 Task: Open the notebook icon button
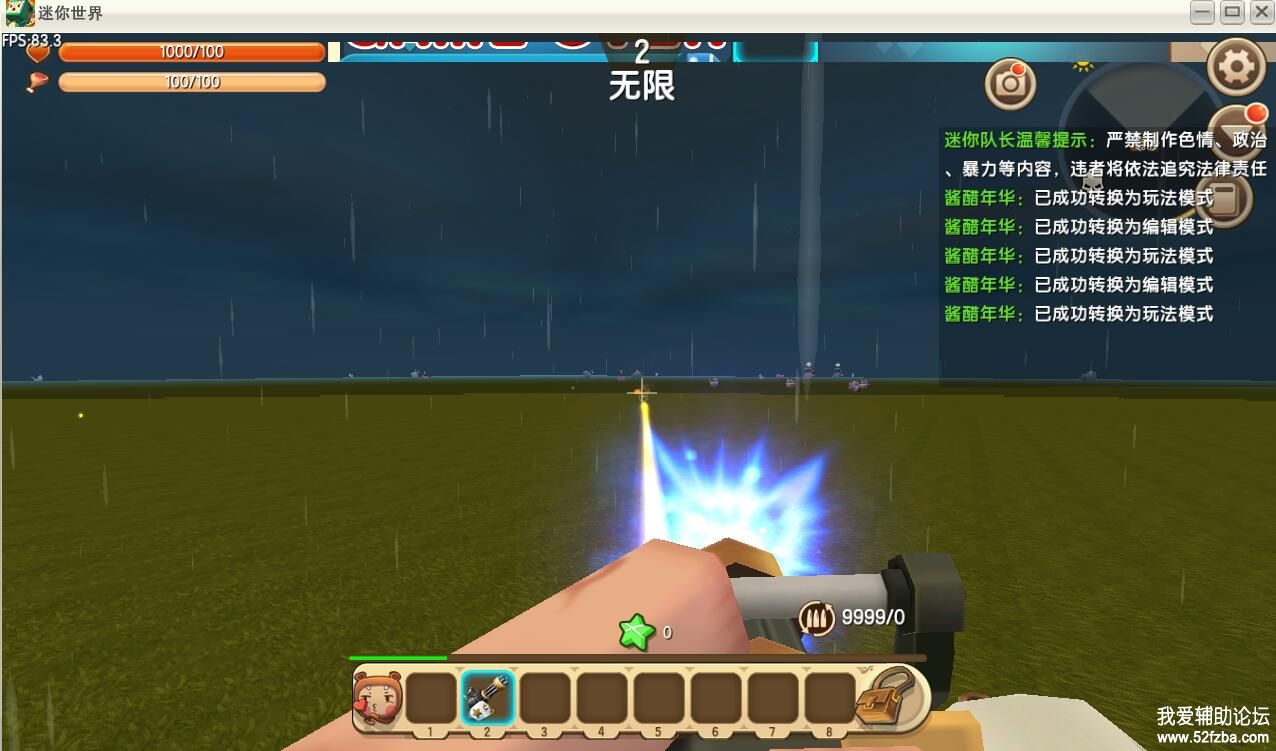[1228, 200]
